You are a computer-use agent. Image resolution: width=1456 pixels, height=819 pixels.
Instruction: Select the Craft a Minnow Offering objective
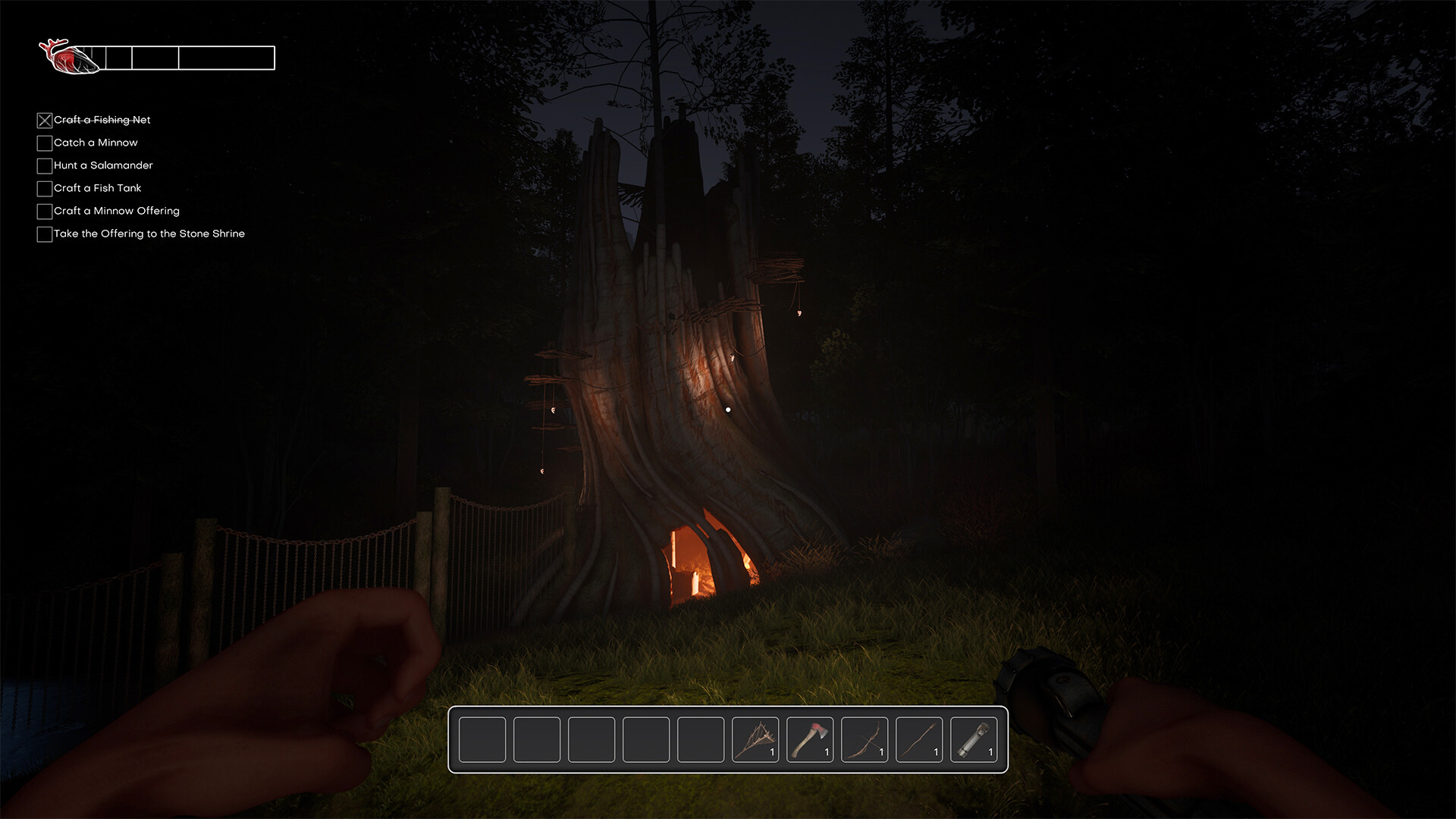click(116, 211)
